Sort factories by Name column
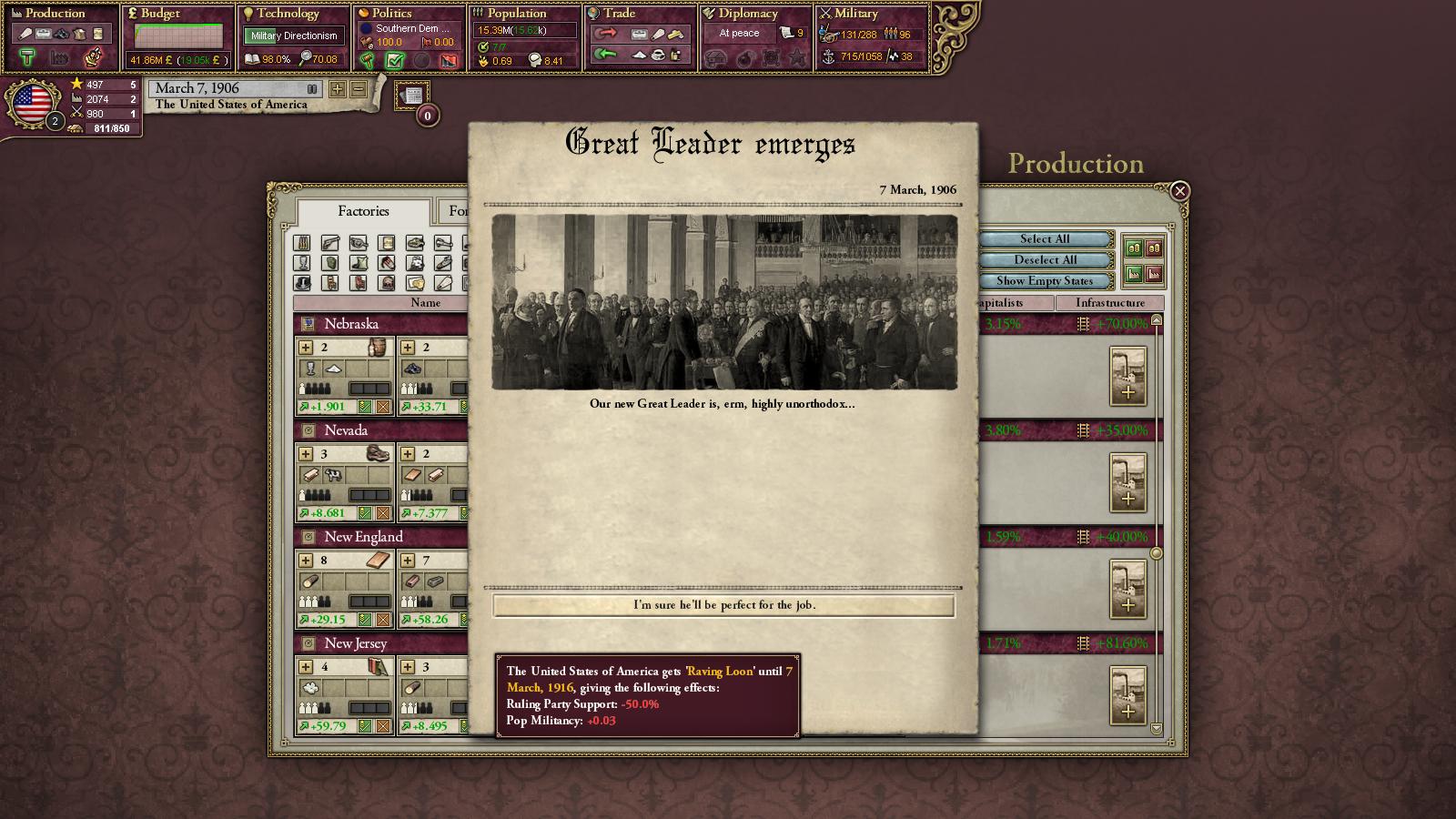 (x=425, y=303)
